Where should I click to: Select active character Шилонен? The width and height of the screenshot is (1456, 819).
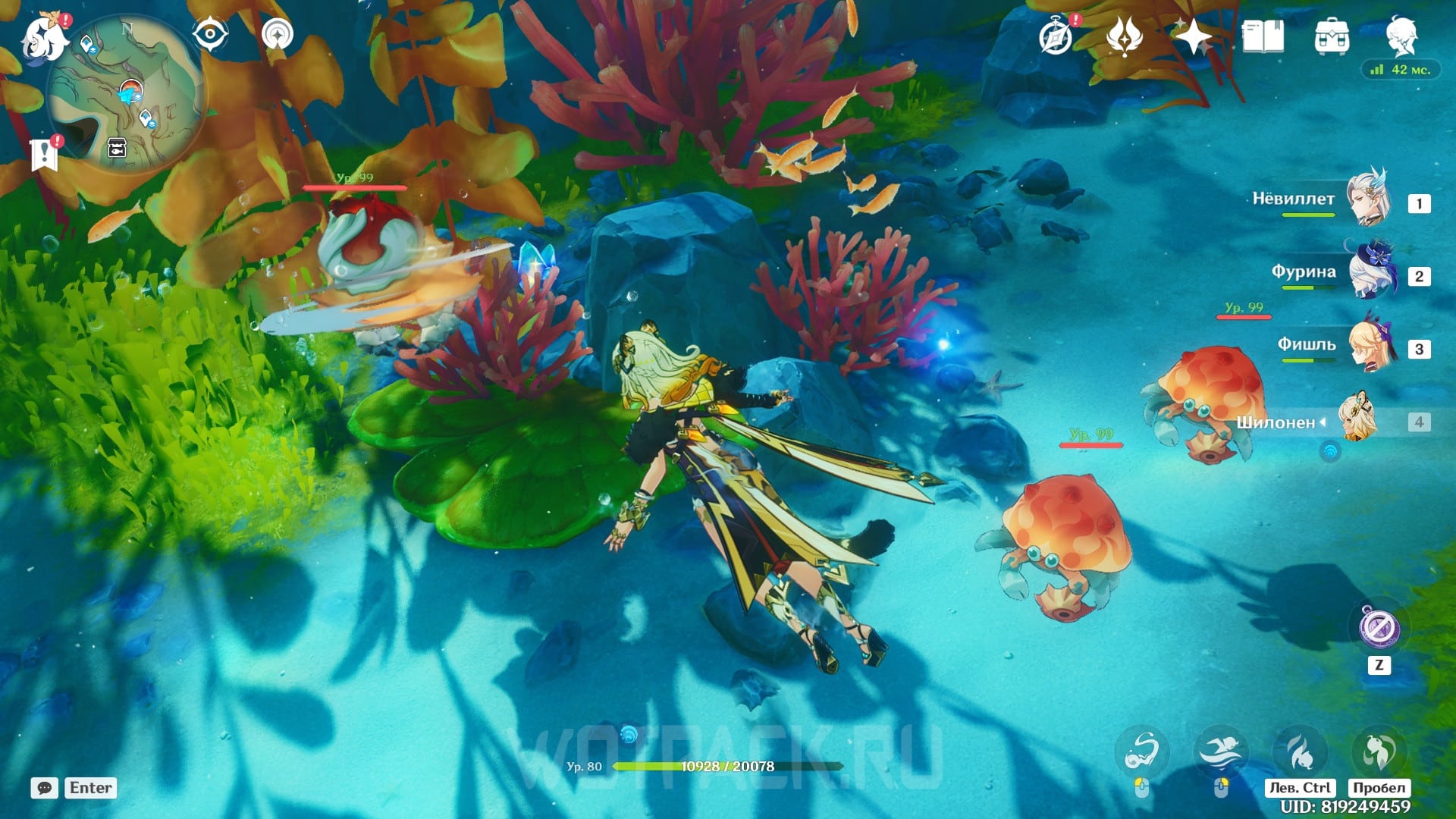1357,419
